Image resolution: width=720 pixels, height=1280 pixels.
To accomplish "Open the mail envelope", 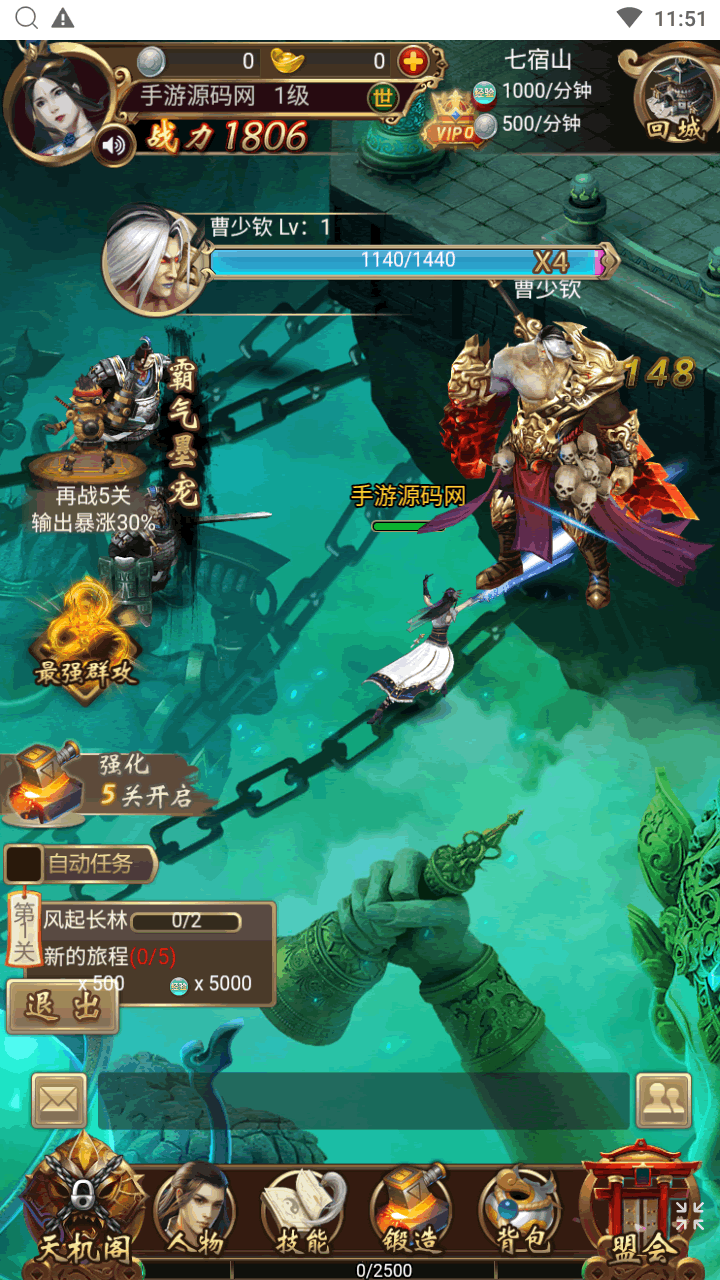I will coord(59,1100).
